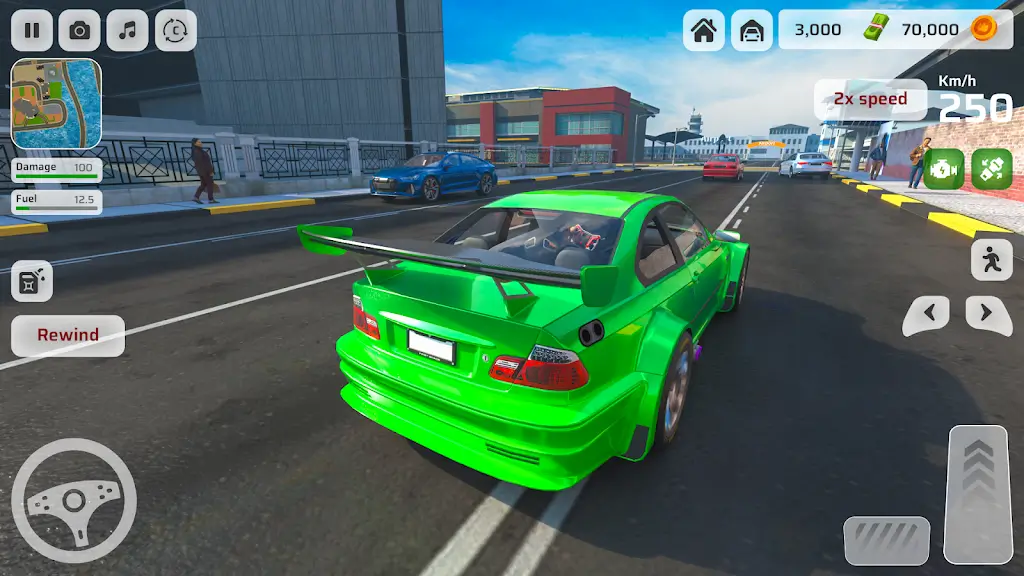Toggle the green seatbelt button
This screenshot has width=1024, height=576.
pos(992,168)
